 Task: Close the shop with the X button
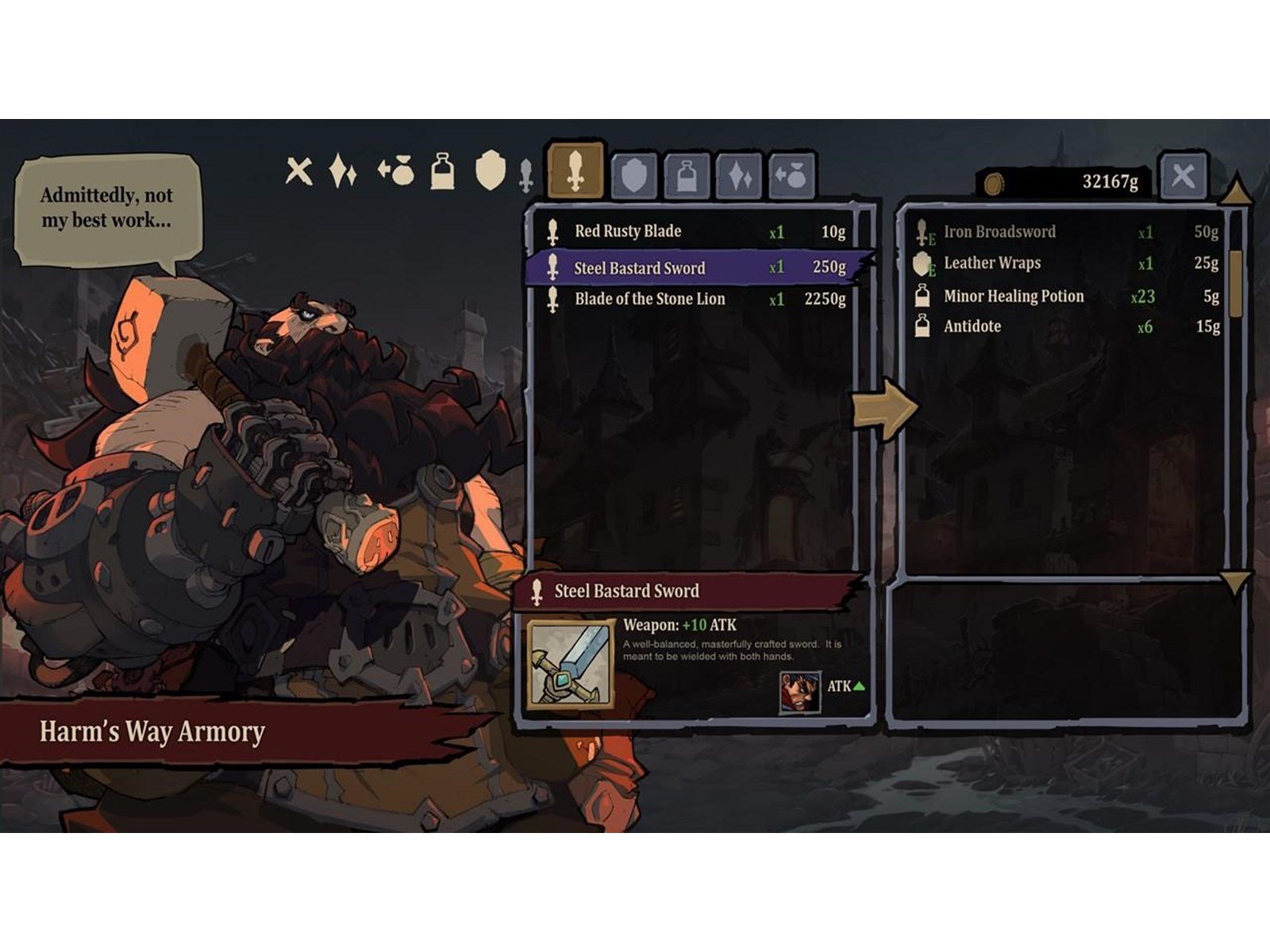[x=1183, y=175]
